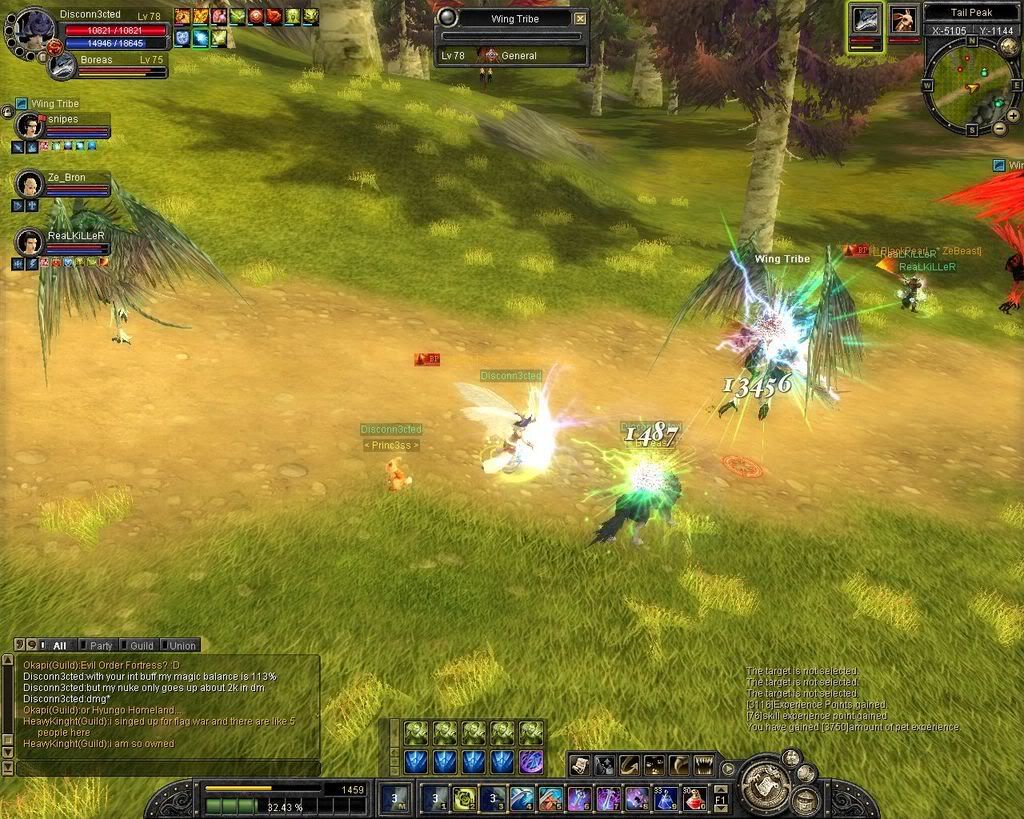1024x819 pixels.
Task: Activate the purple swirl skill in upper bar
Action: coord(531,762)
